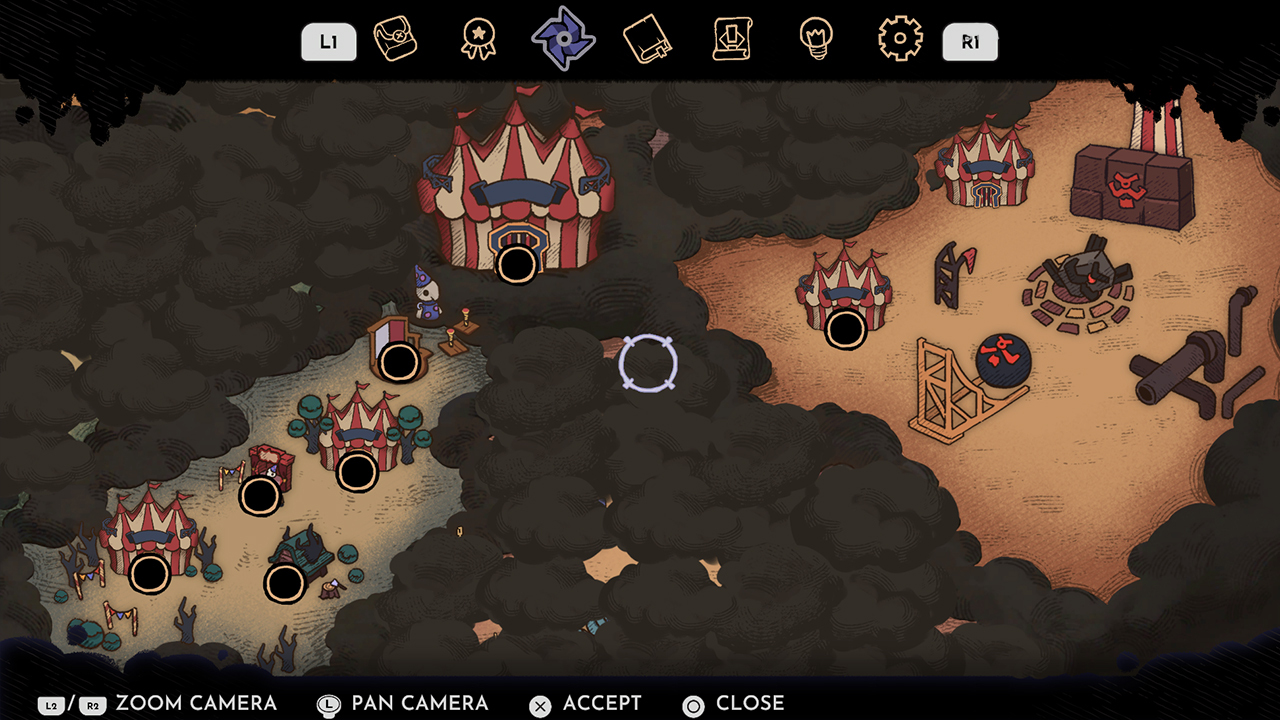Open the lightbulb hints tab
The width and height of the screenshot is (1280, 720).
816,40
